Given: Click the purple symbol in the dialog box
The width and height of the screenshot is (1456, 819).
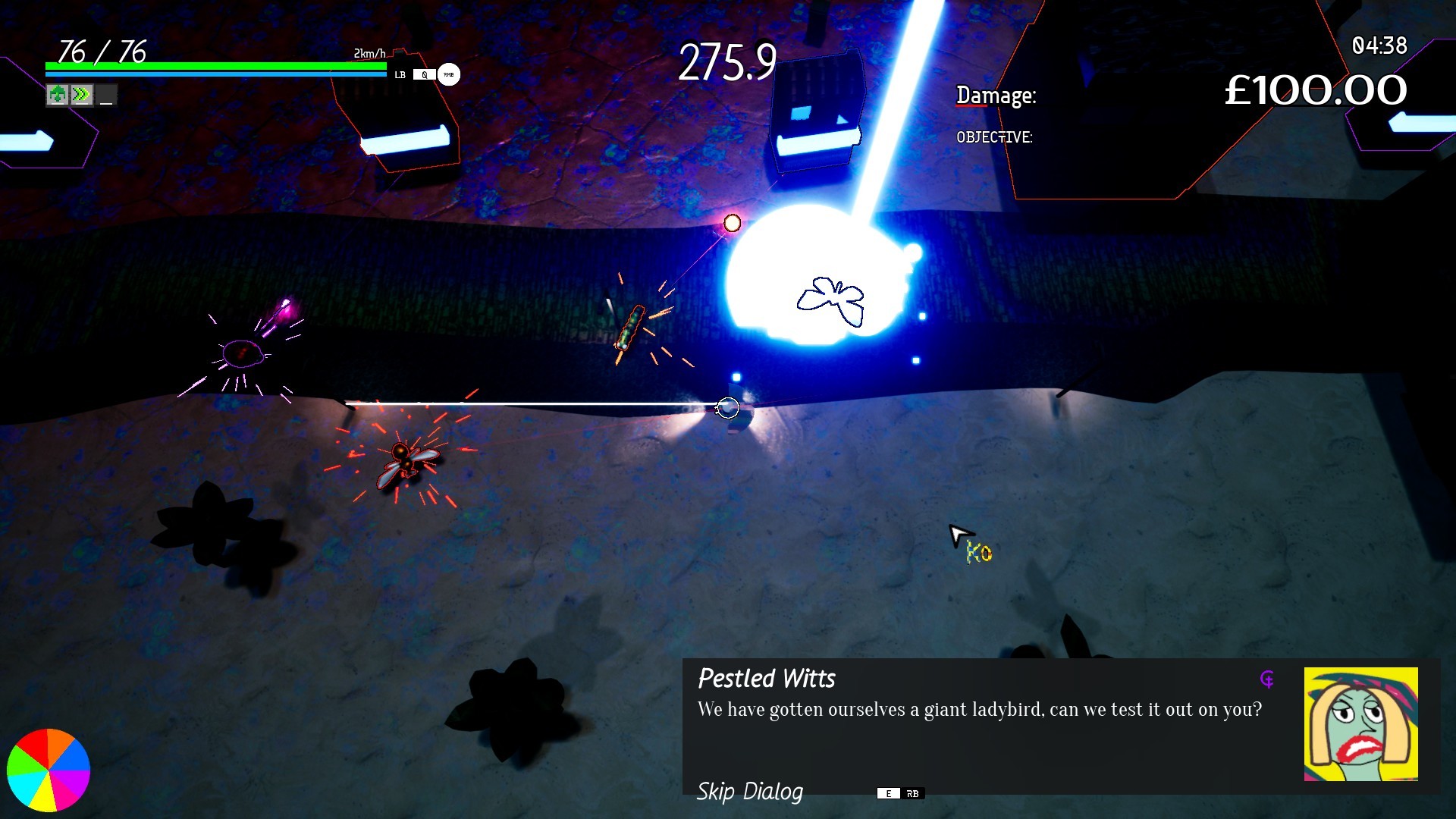Looking at the screenshot, I should point(1267,679).
